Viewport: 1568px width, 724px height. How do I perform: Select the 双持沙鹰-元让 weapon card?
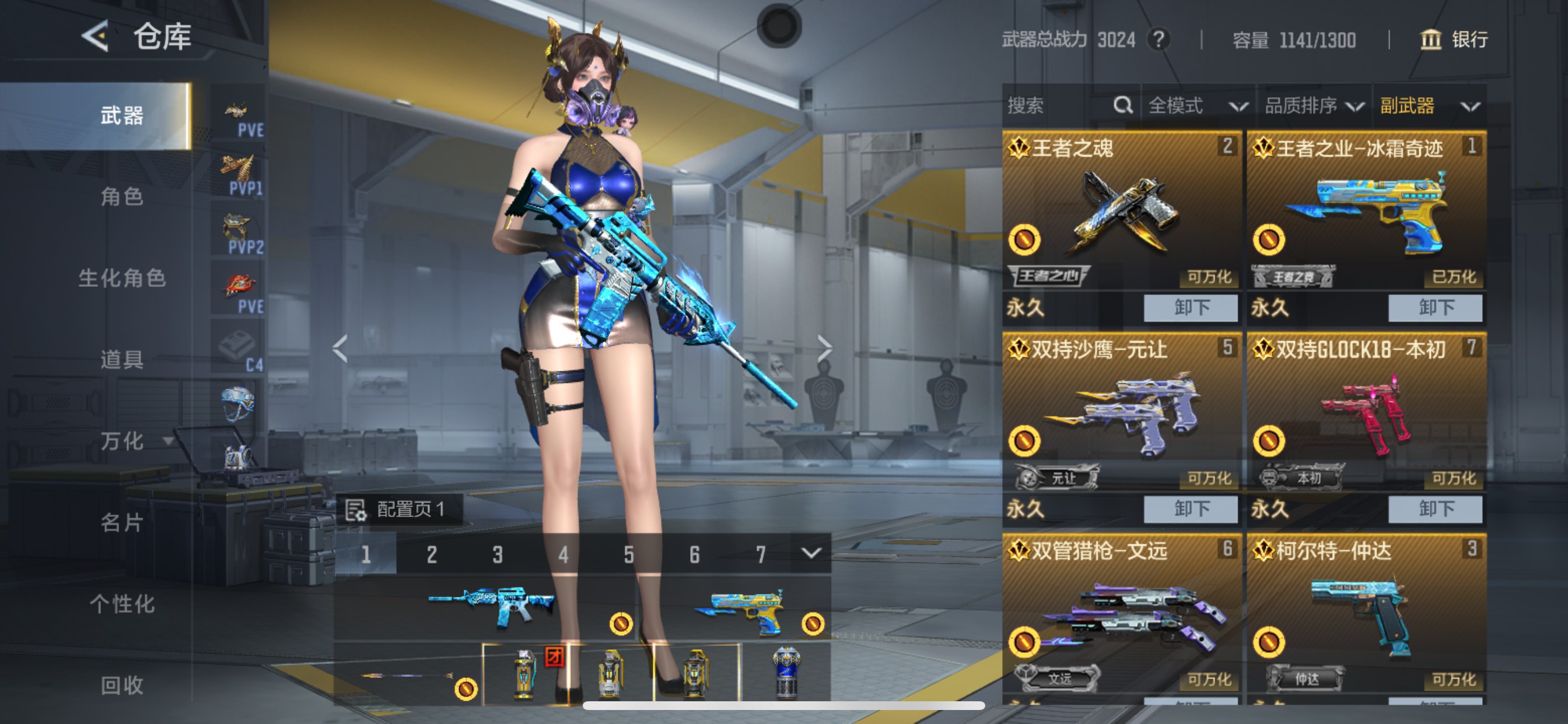click(1121, 414)
